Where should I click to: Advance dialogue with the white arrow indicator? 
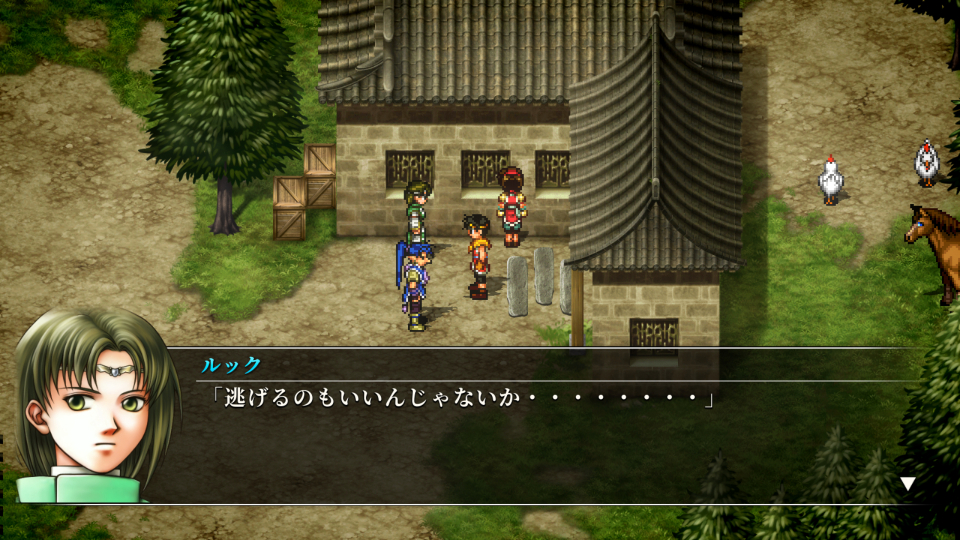coord(907,484)
